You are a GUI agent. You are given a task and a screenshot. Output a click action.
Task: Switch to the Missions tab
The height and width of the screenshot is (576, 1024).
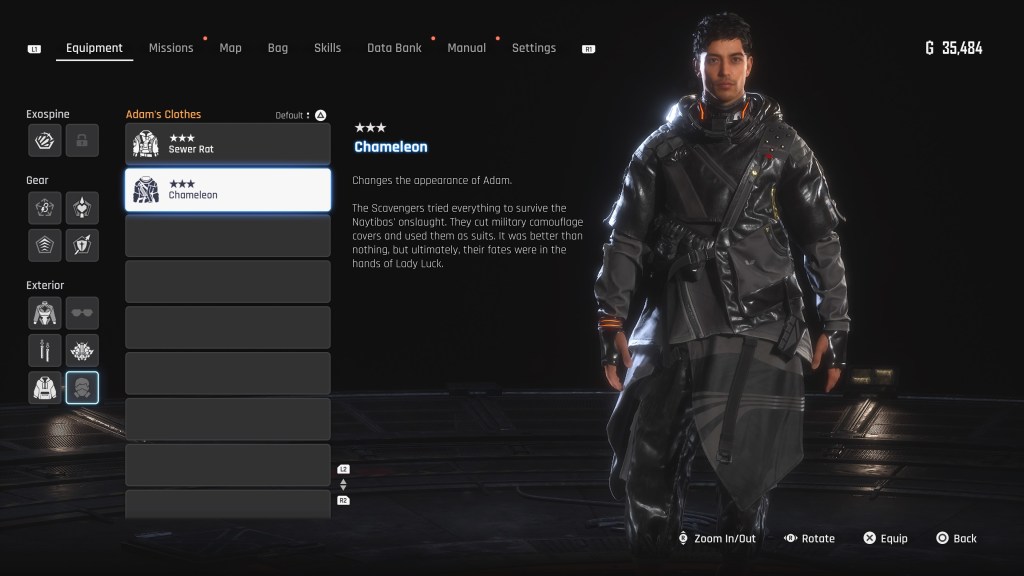tap(171, 48)
